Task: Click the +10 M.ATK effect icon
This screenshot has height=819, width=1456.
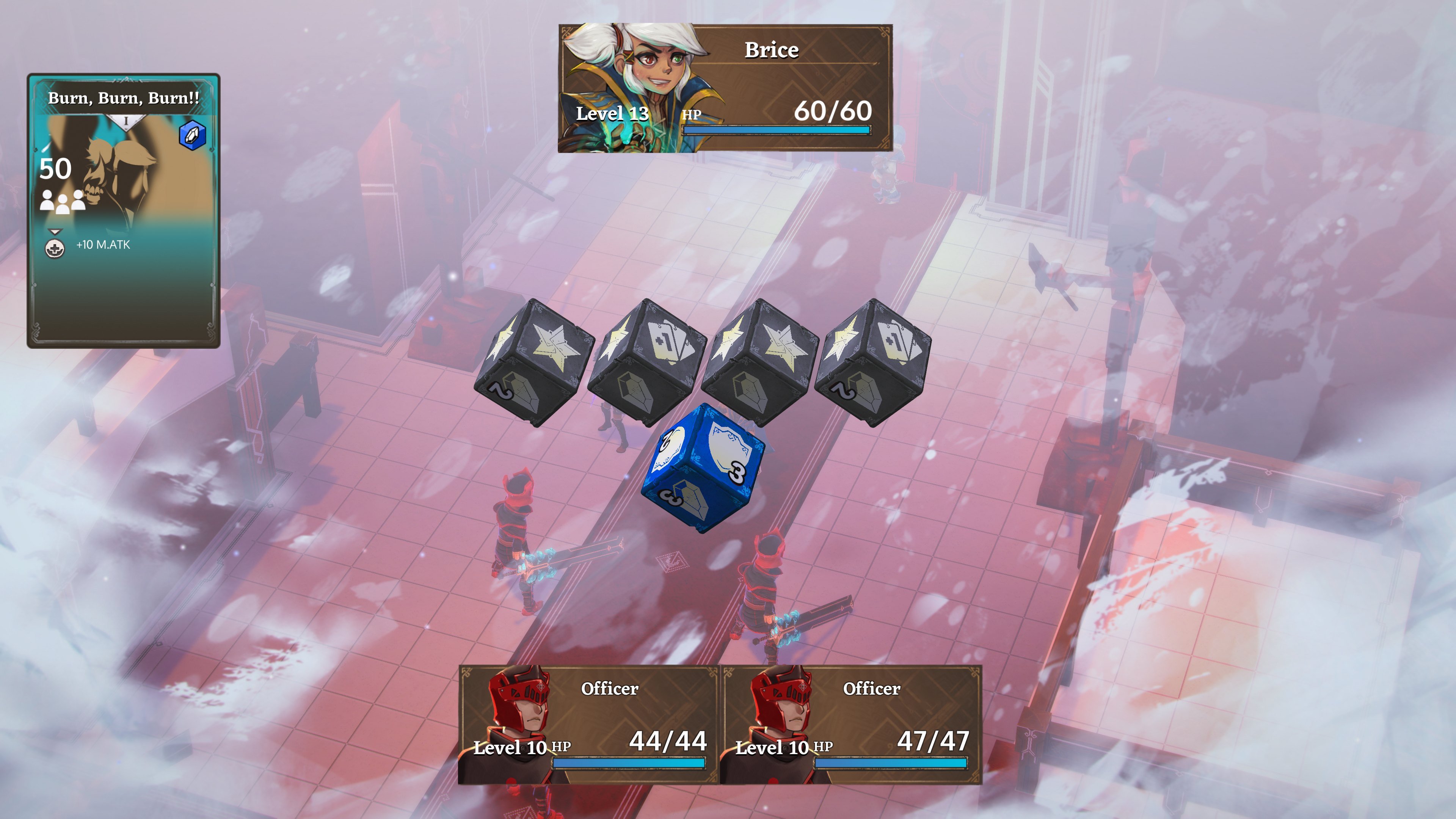Action: tap(55, 248)
